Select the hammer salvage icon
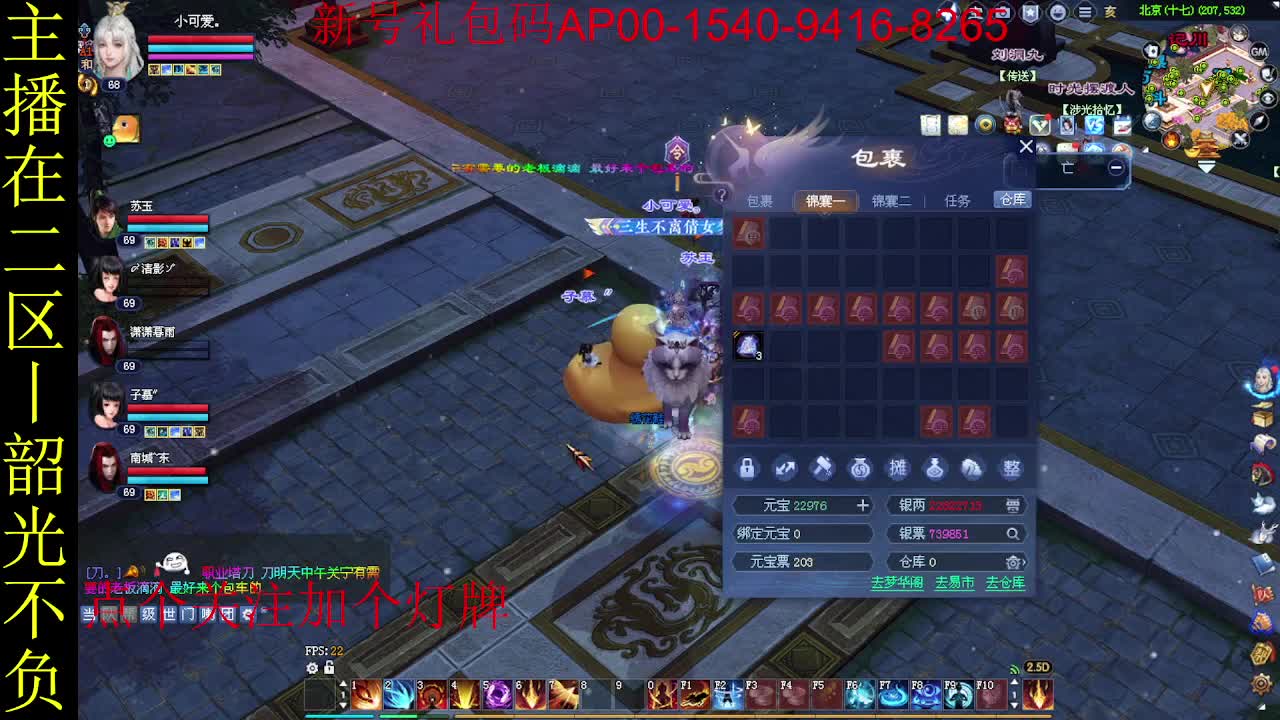Screen dimensions: 1280x720 [x=822, y=469]
